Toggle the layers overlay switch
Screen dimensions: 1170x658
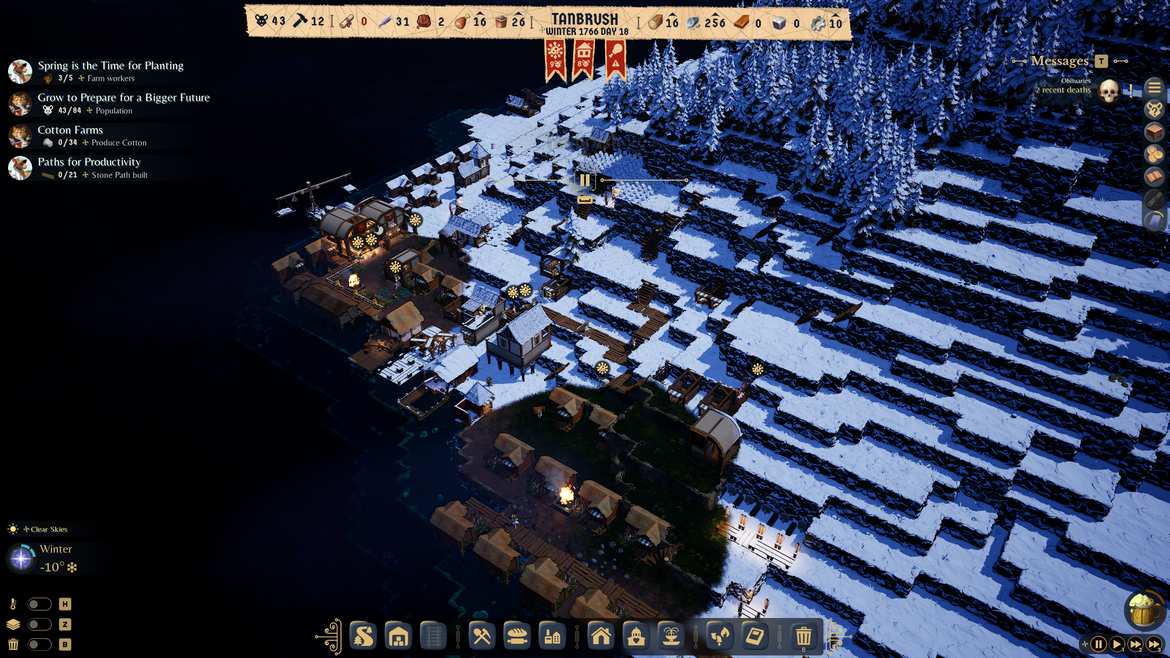pos(39,624)
